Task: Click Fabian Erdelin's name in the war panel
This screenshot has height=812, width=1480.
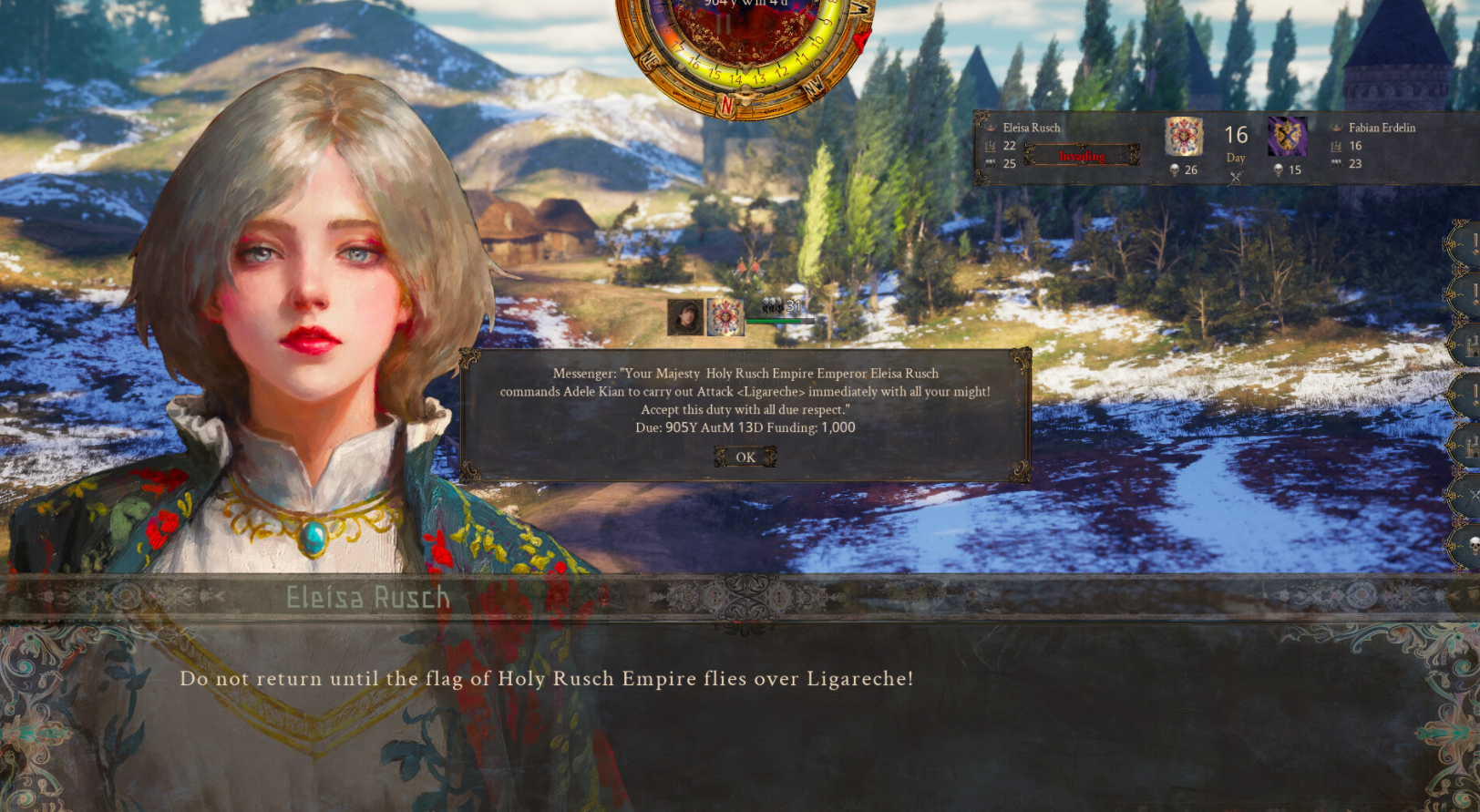Action: (x=1382, y=128)
